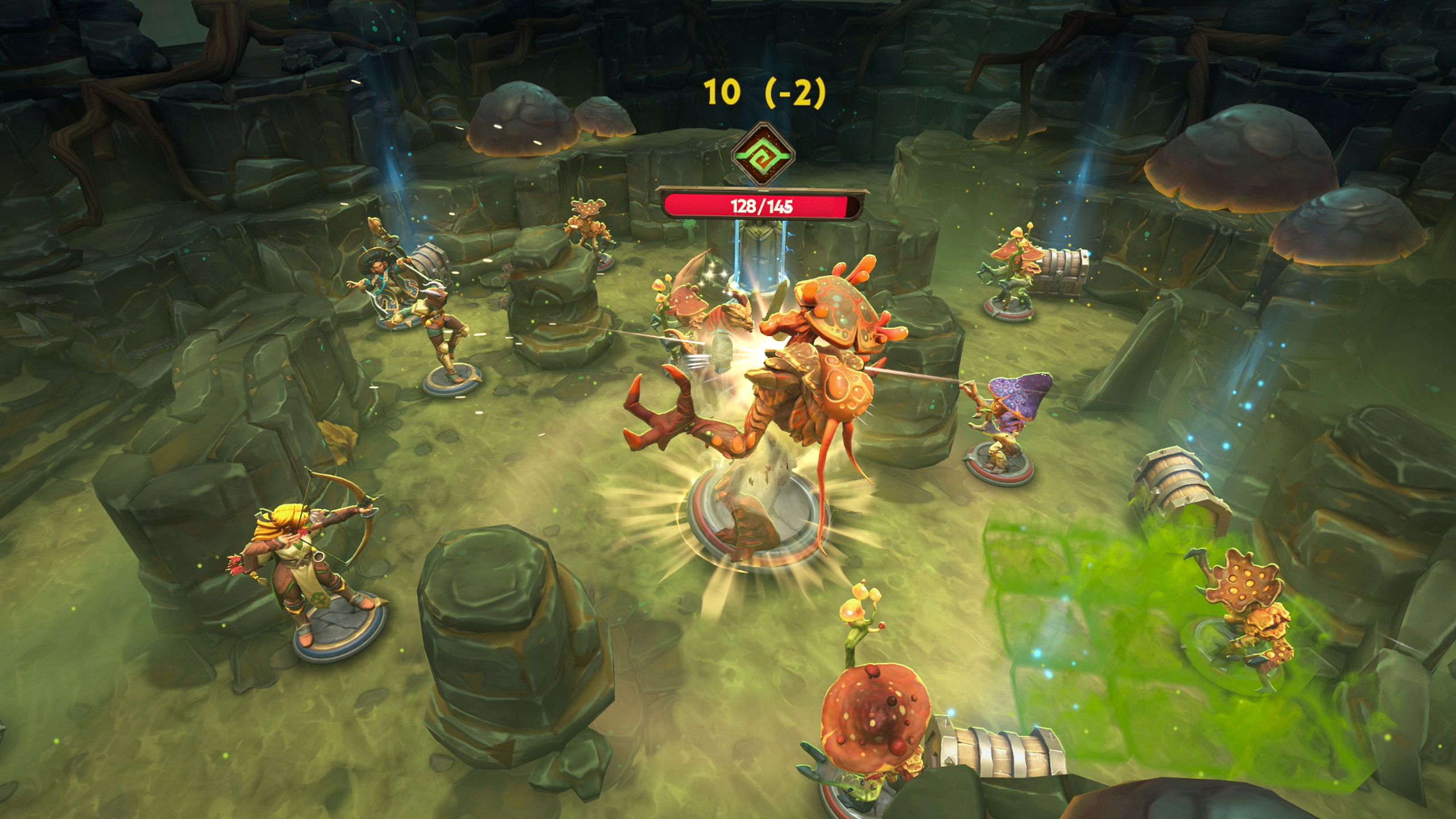
Task: Select the green spiral status effect icon
Action: (x=762, y=155)
